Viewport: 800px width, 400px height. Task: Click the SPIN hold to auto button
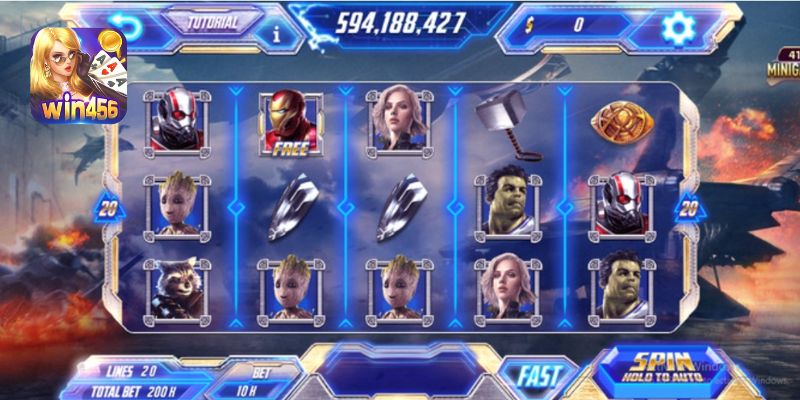click(663, 369)
